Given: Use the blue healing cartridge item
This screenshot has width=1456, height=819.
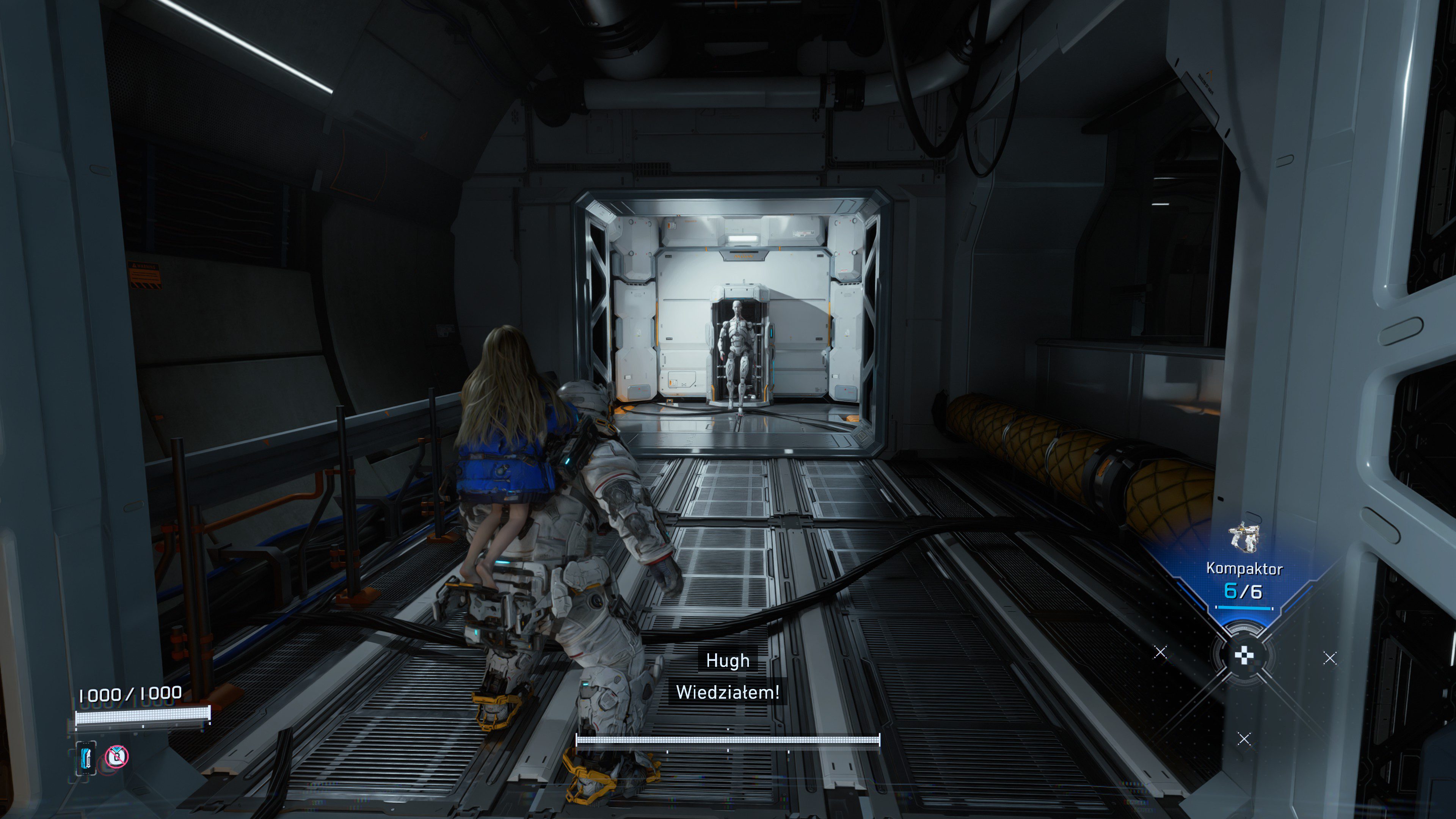Looking at the screenshot, I should tap(86, 758).
